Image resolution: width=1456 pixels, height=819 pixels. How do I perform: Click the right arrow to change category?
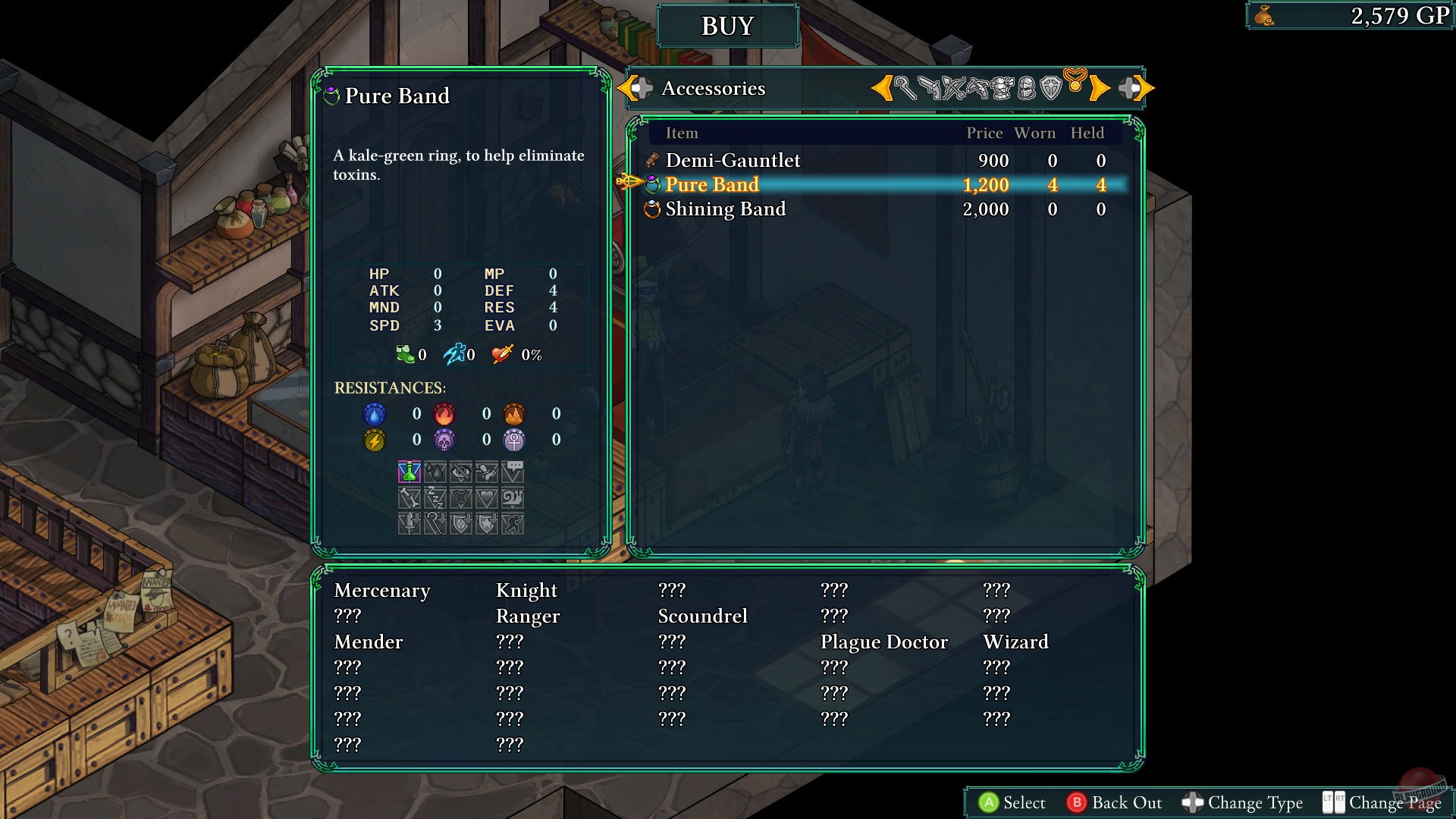click(1101, 87)
